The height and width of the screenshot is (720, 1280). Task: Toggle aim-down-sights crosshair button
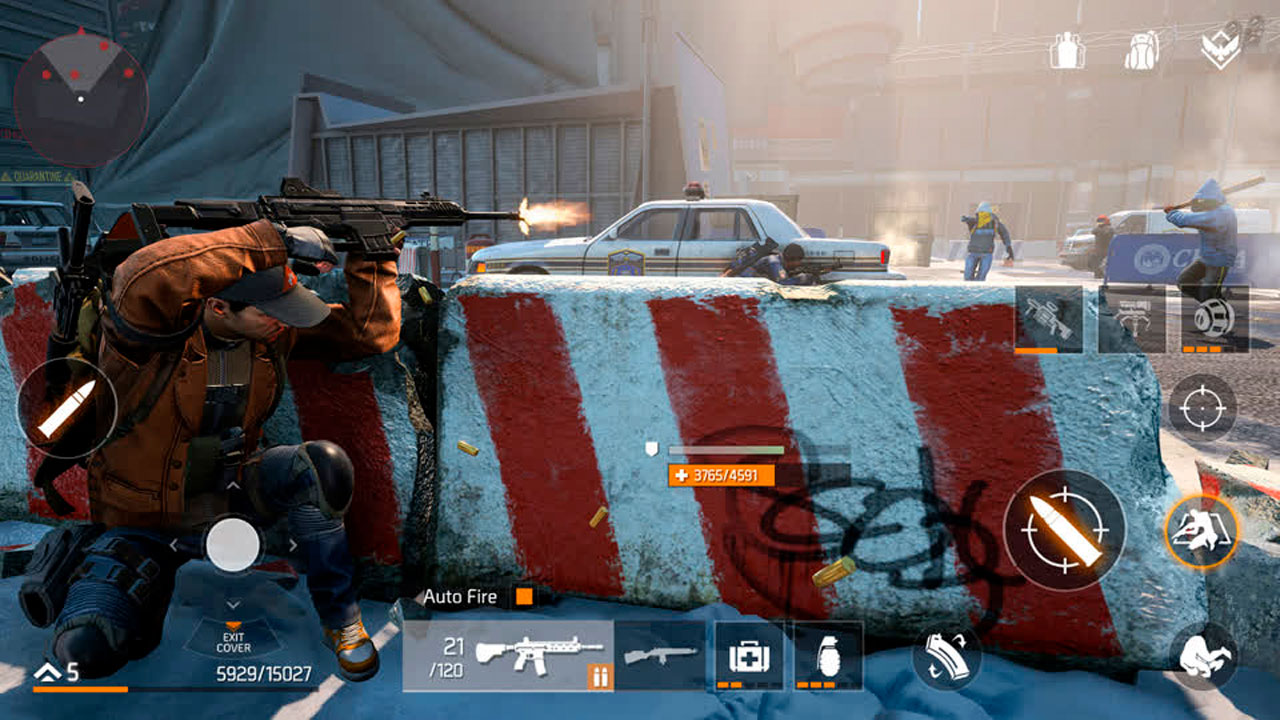1202,408
